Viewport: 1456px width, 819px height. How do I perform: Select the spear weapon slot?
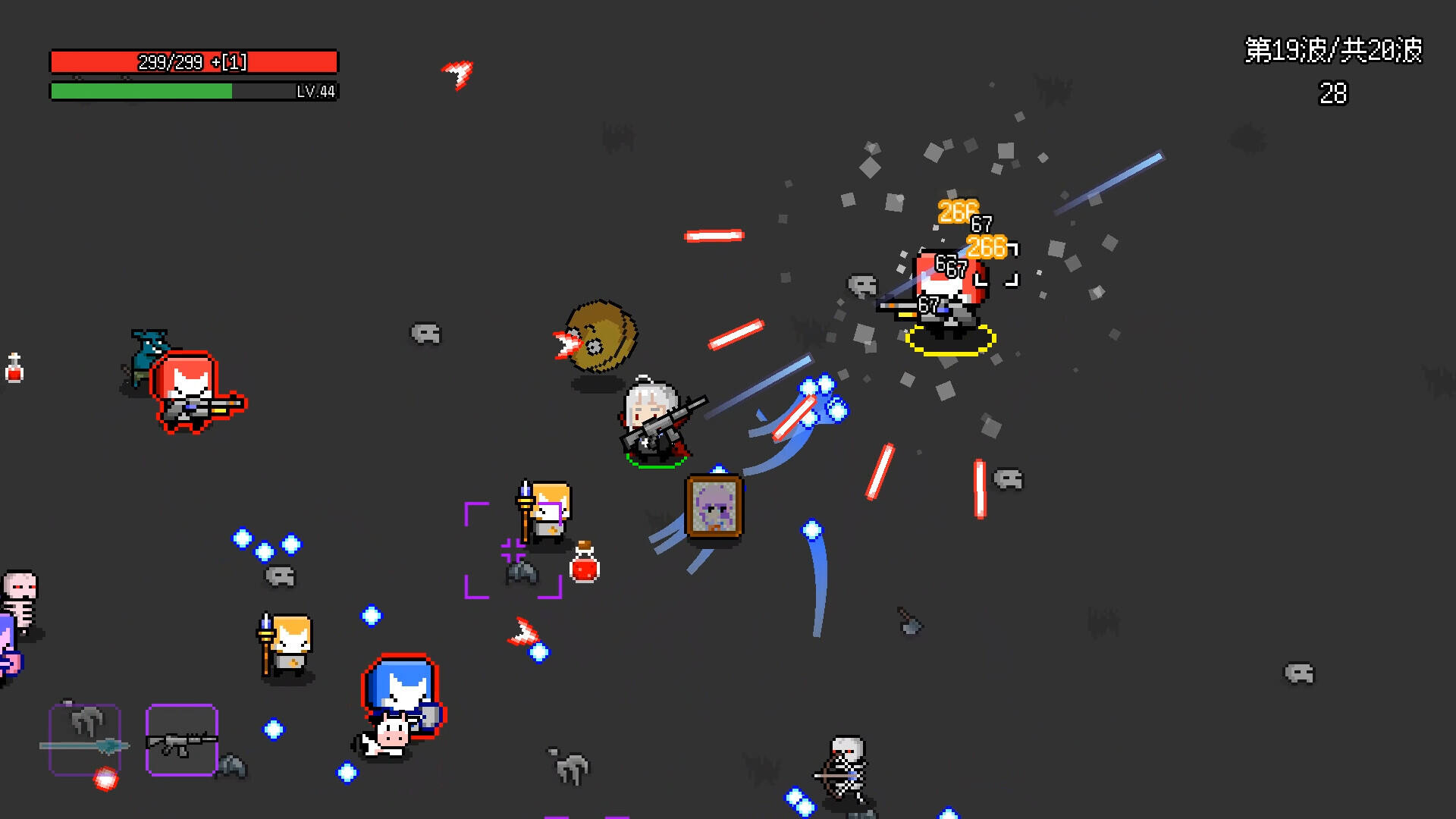click(85, 740)
